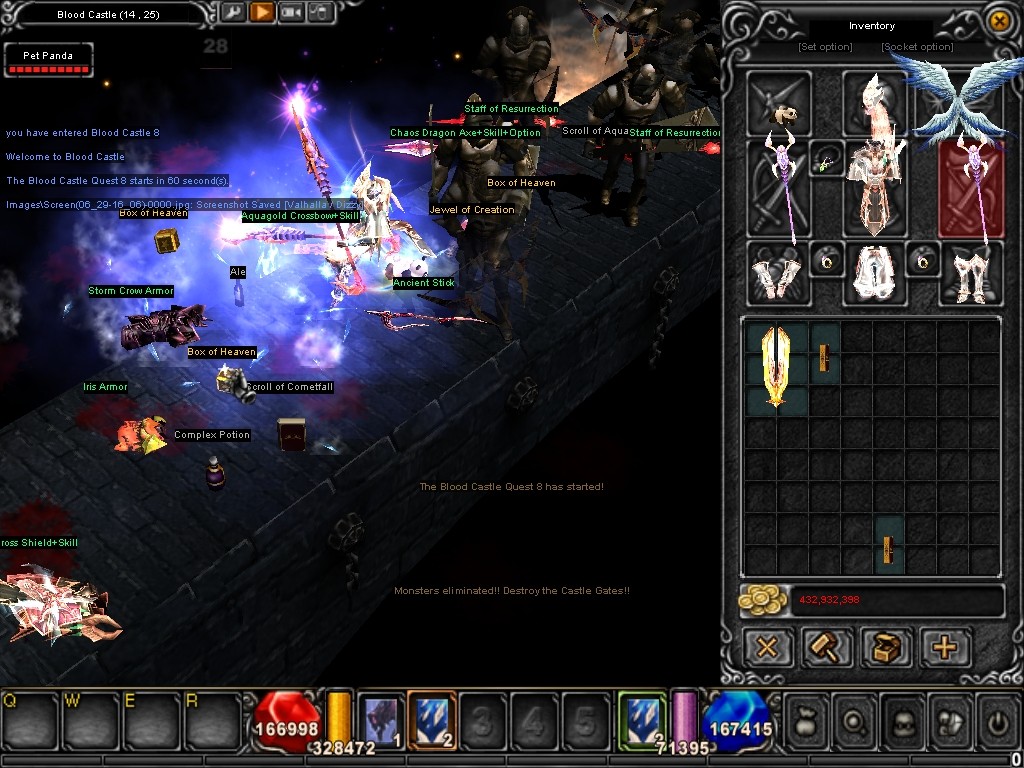Close the Inventory window with the orange X
The height and width of the screenshot is (768, 1024).
pos(998,20)
